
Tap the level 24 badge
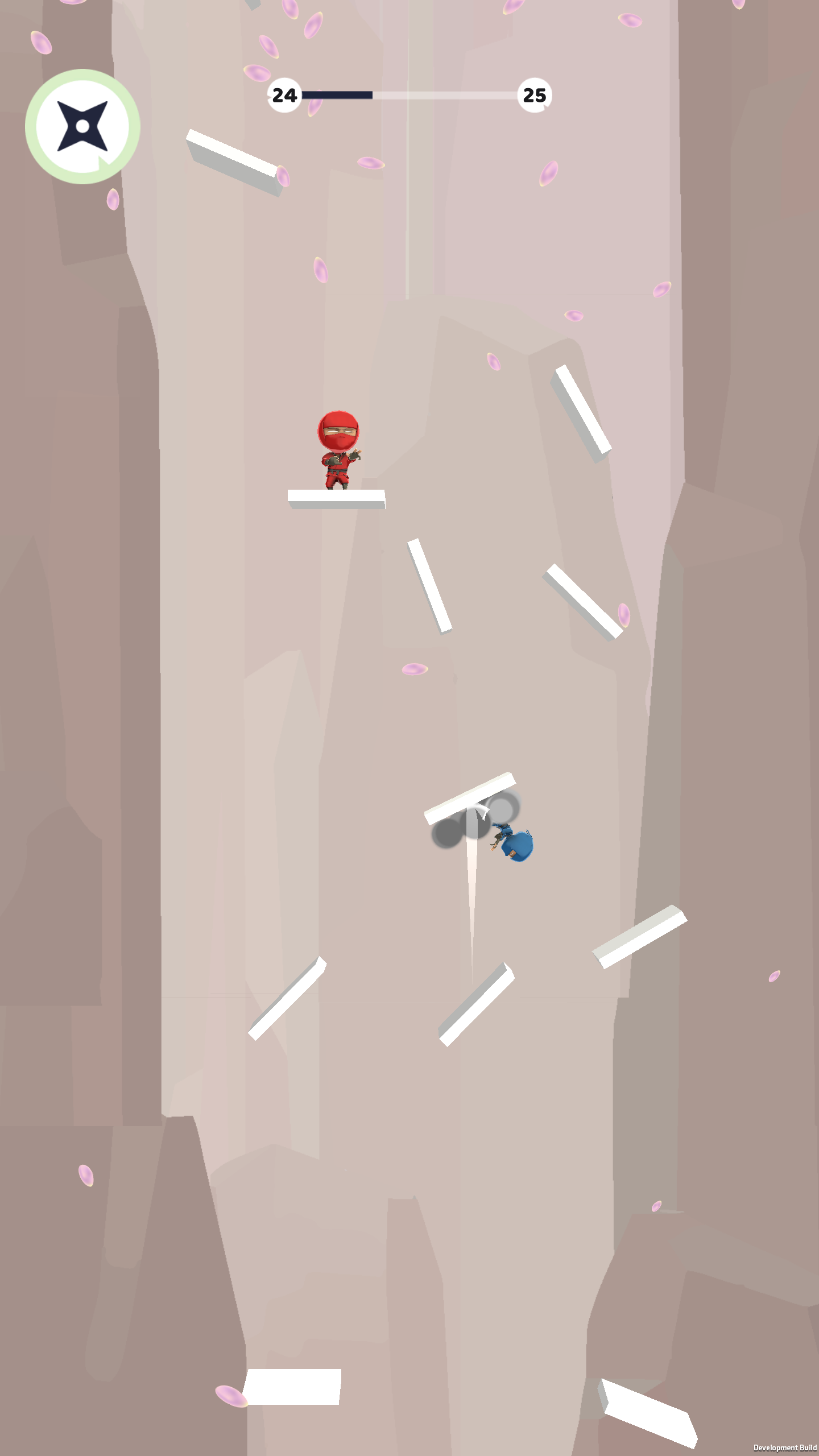point(284,94)
